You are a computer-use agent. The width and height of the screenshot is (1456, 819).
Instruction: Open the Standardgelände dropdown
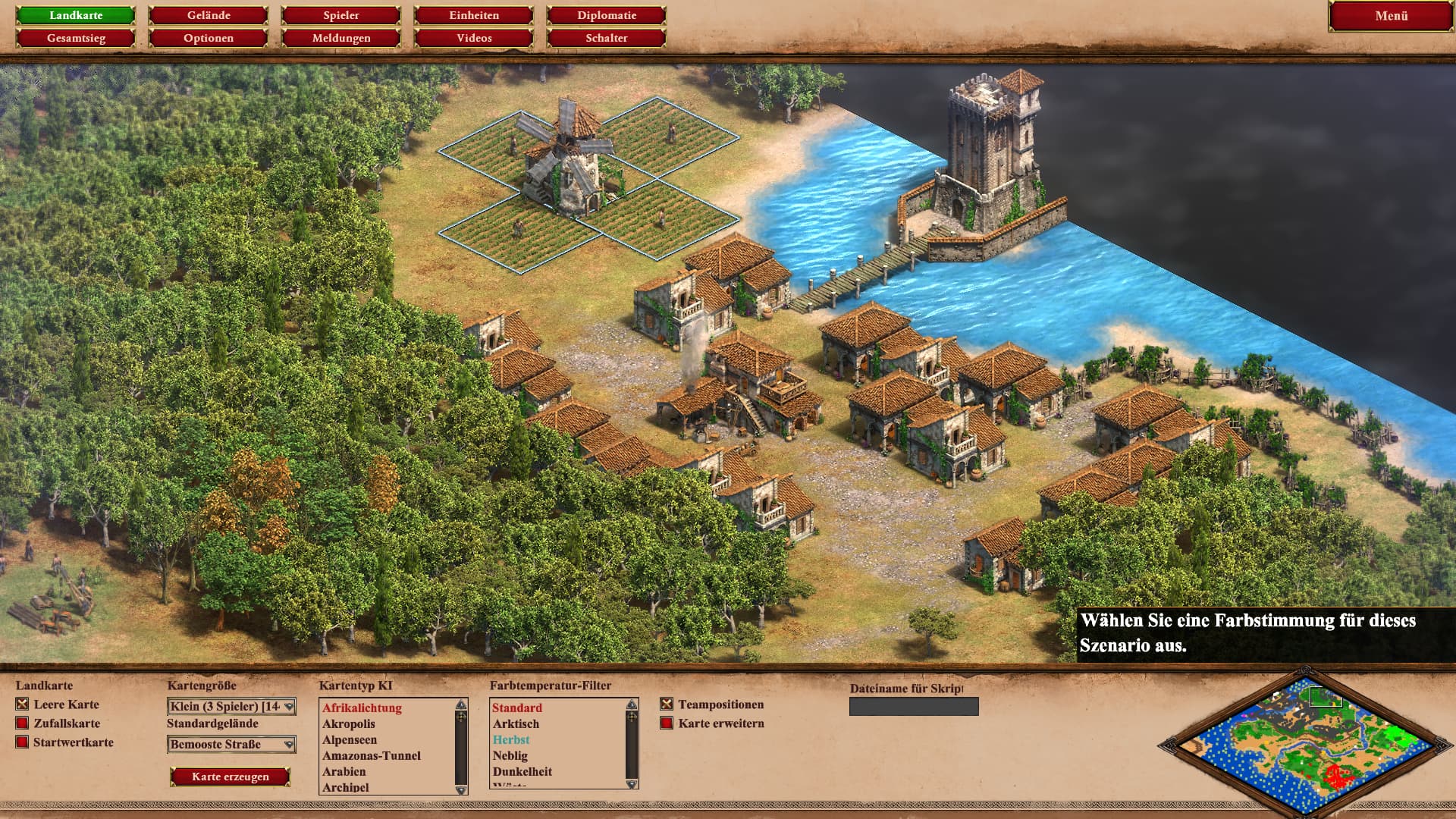tap(231, 744)
